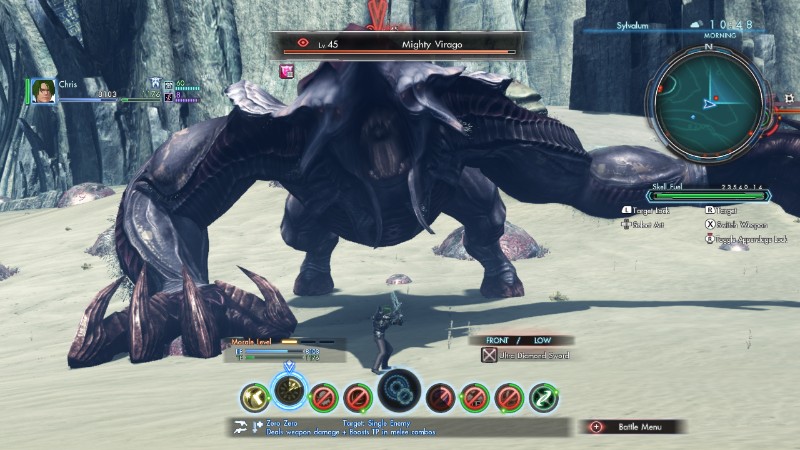Trigger the large blue gear icon in the palette center
Viewport: 800px width, 450px height.
click(399, 390)
